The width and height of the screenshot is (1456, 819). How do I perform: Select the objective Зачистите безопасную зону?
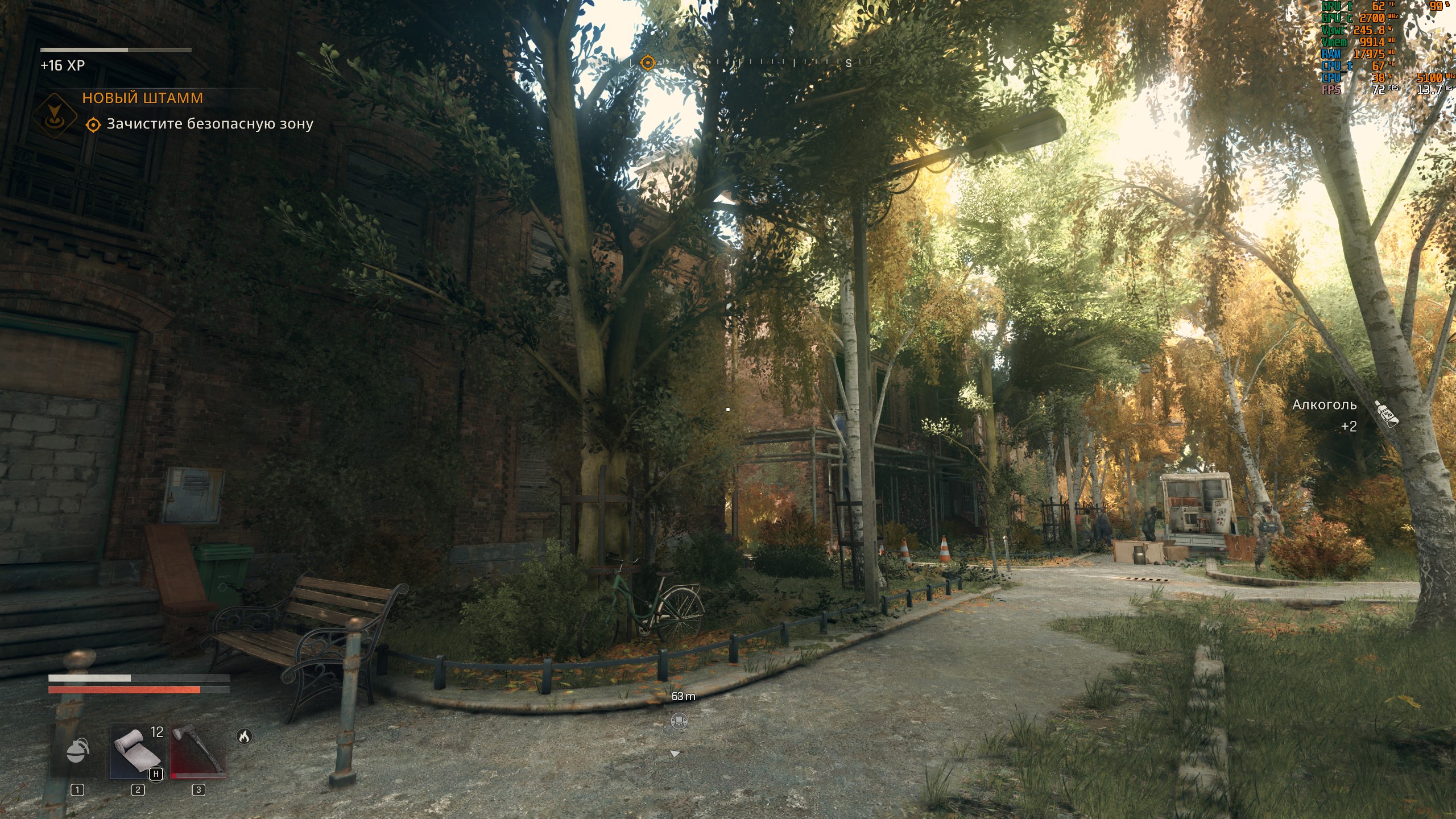pos(209,124)
